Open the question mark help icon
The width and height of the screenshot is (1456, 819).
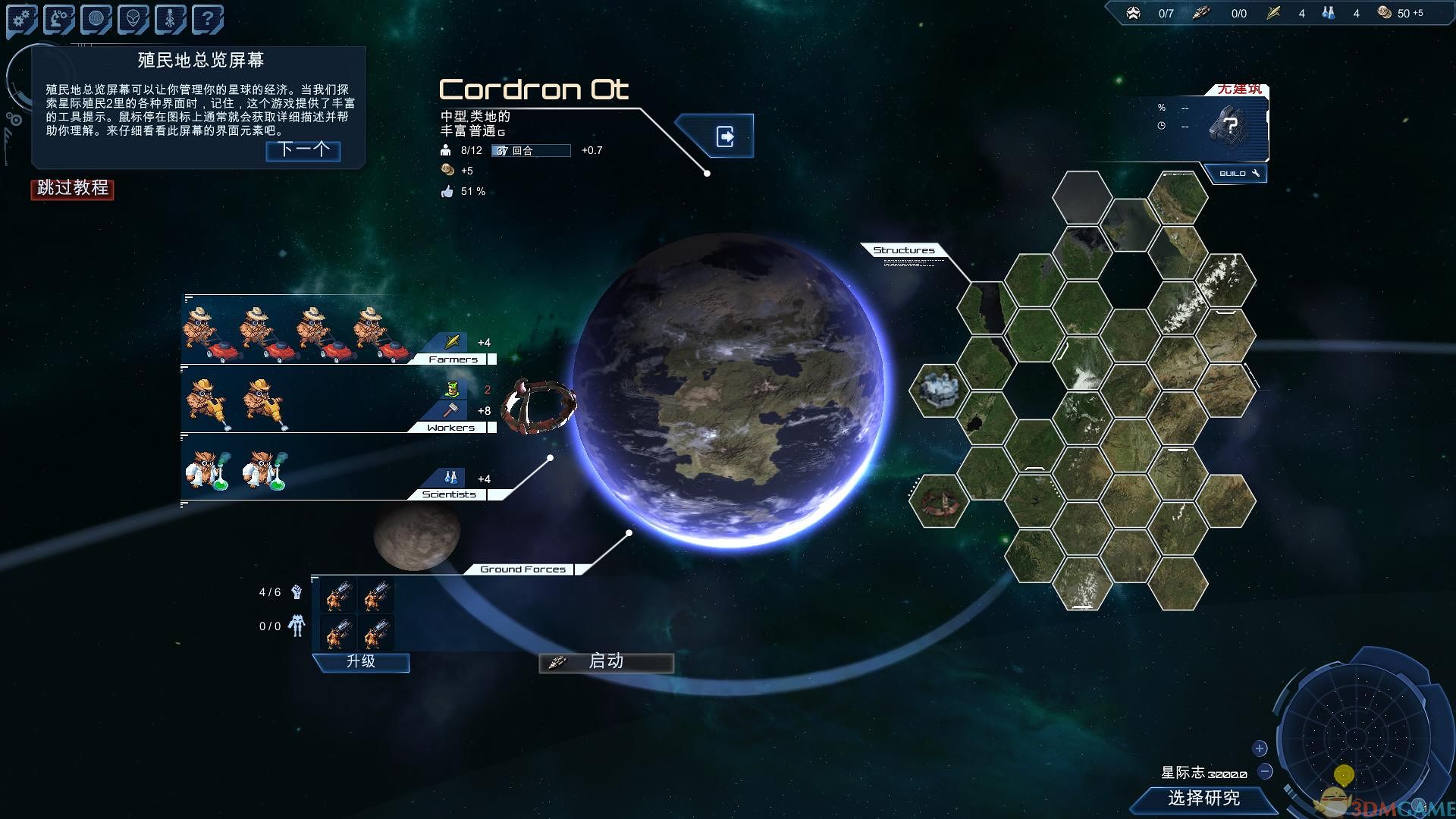(x=207, y=20)
